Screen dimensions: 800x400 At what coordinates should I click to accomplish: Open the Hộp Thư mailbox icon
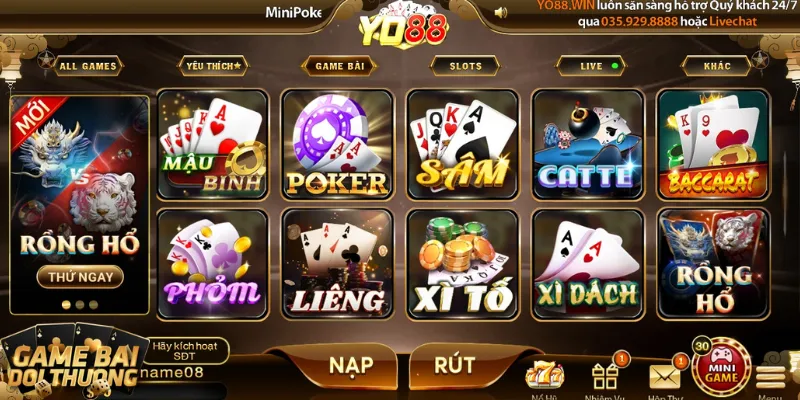(664, 376)
